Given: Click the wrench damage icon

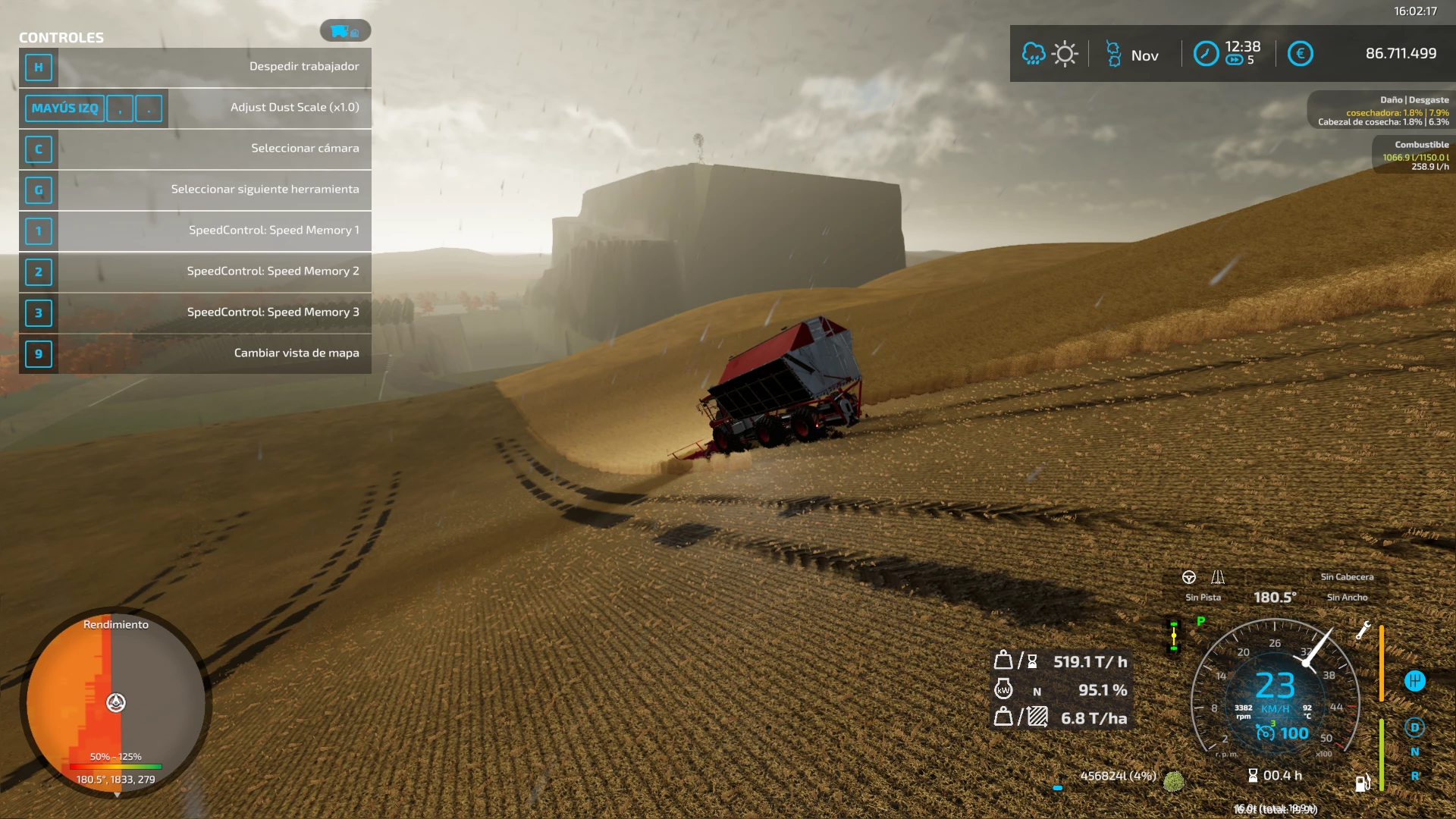Looking at the screenshot, I should point(1363,630).
